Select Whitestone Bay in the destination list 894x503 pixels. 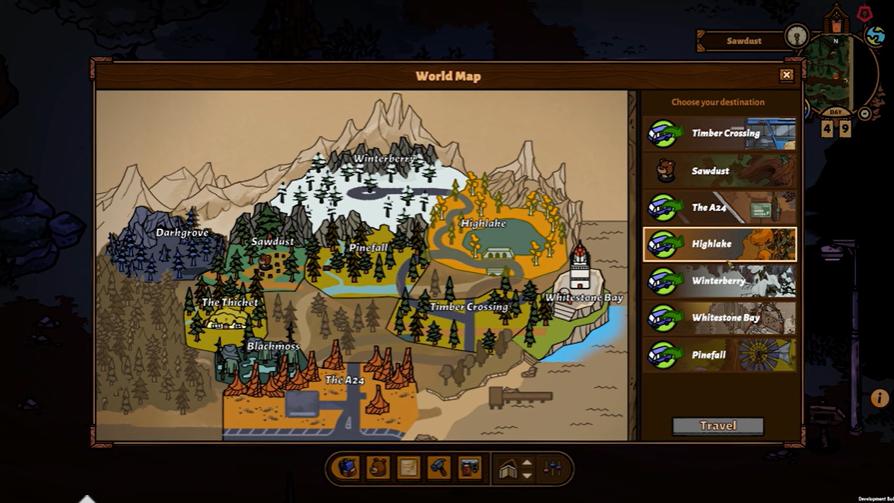point(720,318)
